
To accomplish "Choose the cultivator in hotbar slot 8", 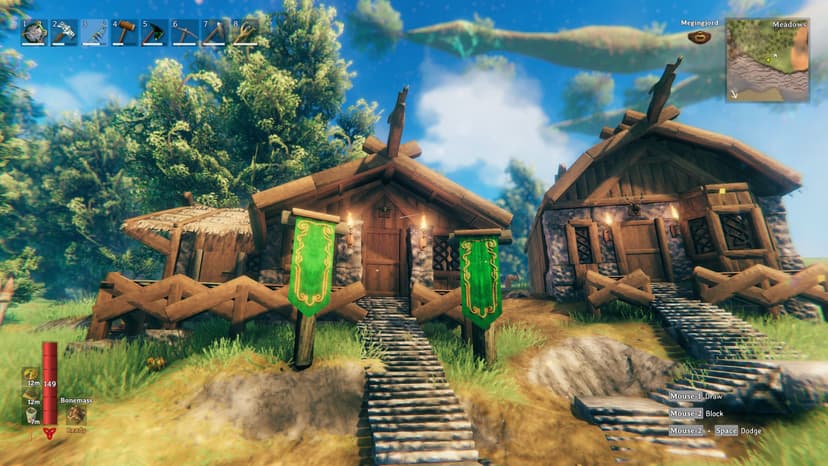I will (x=245, y=33).
